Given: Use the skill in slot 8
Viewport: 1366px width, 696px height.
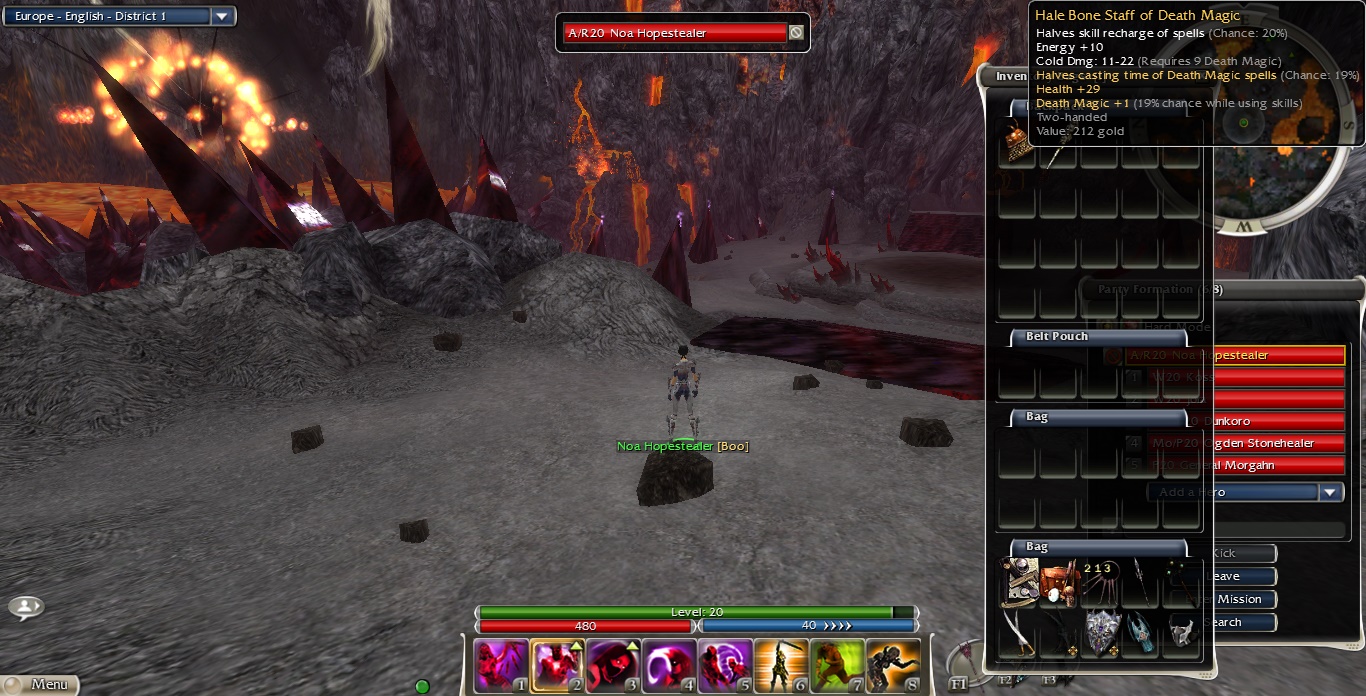Looking at the screenshot, I should click(x=892, y=665).
